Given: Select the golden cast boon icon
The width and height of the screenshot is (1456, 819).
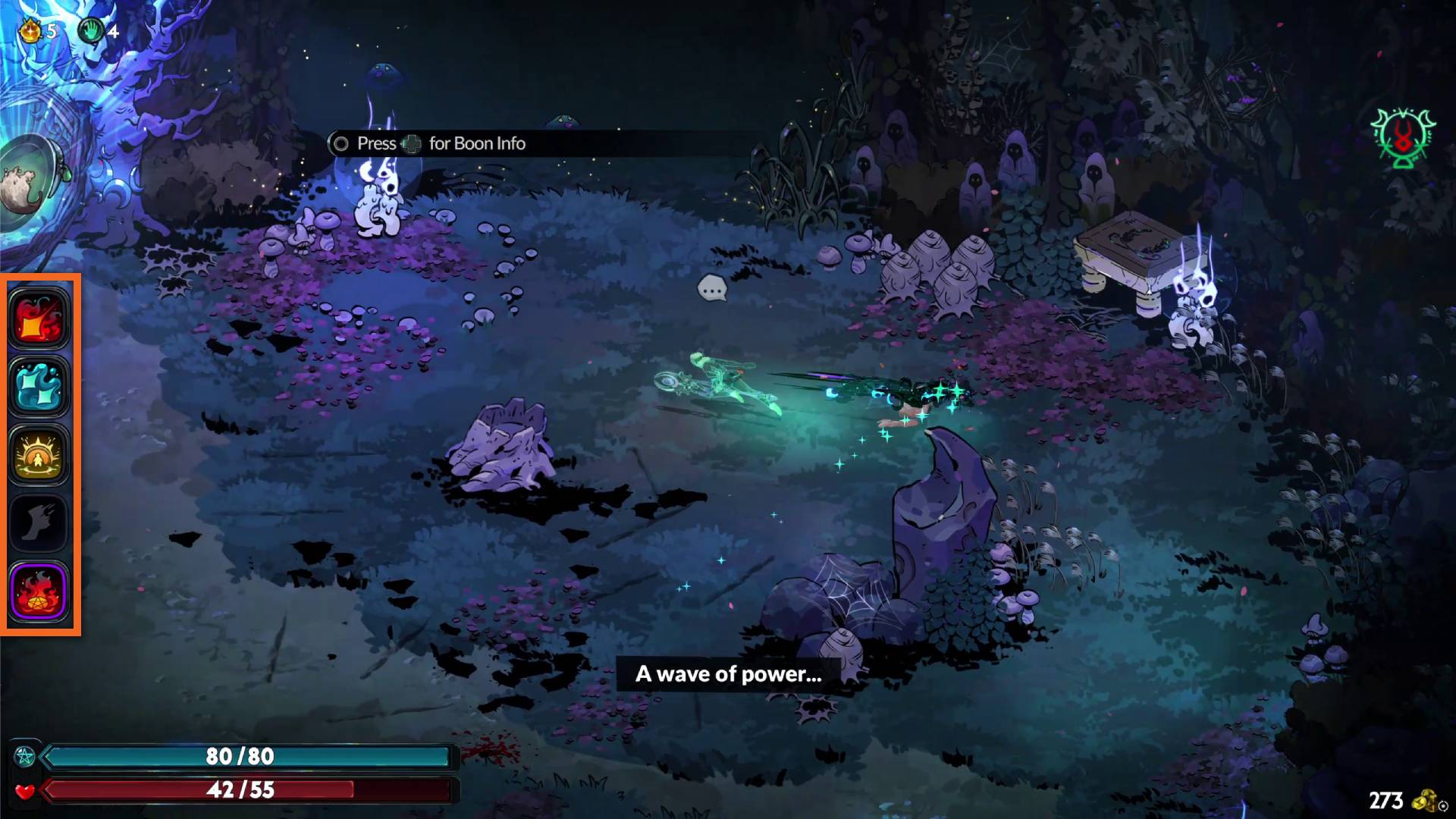Looking at the screenshot, I should pyautogui.click(x=39, y=455).
